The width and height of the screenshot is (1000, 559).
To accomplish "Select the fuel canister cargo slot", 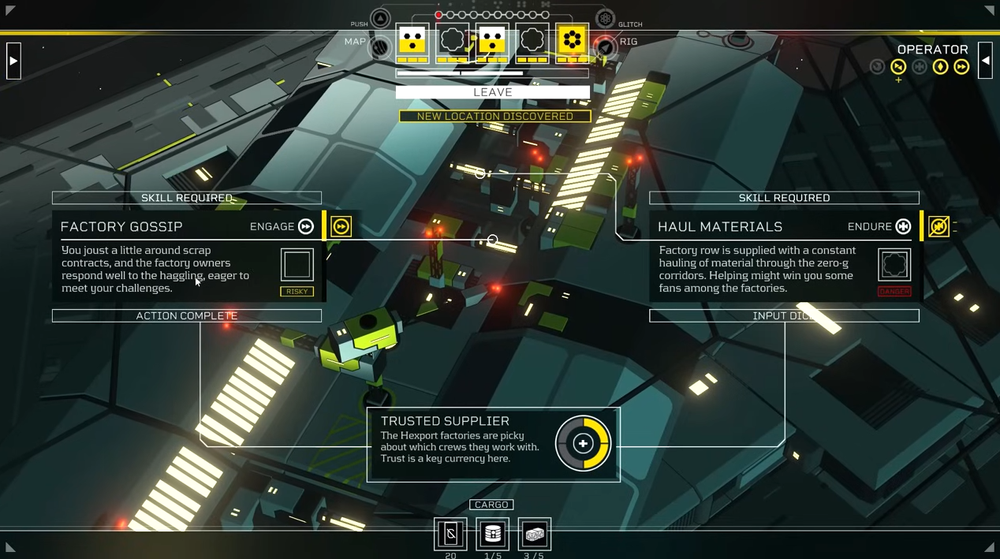I will click(x=493, y=534).
